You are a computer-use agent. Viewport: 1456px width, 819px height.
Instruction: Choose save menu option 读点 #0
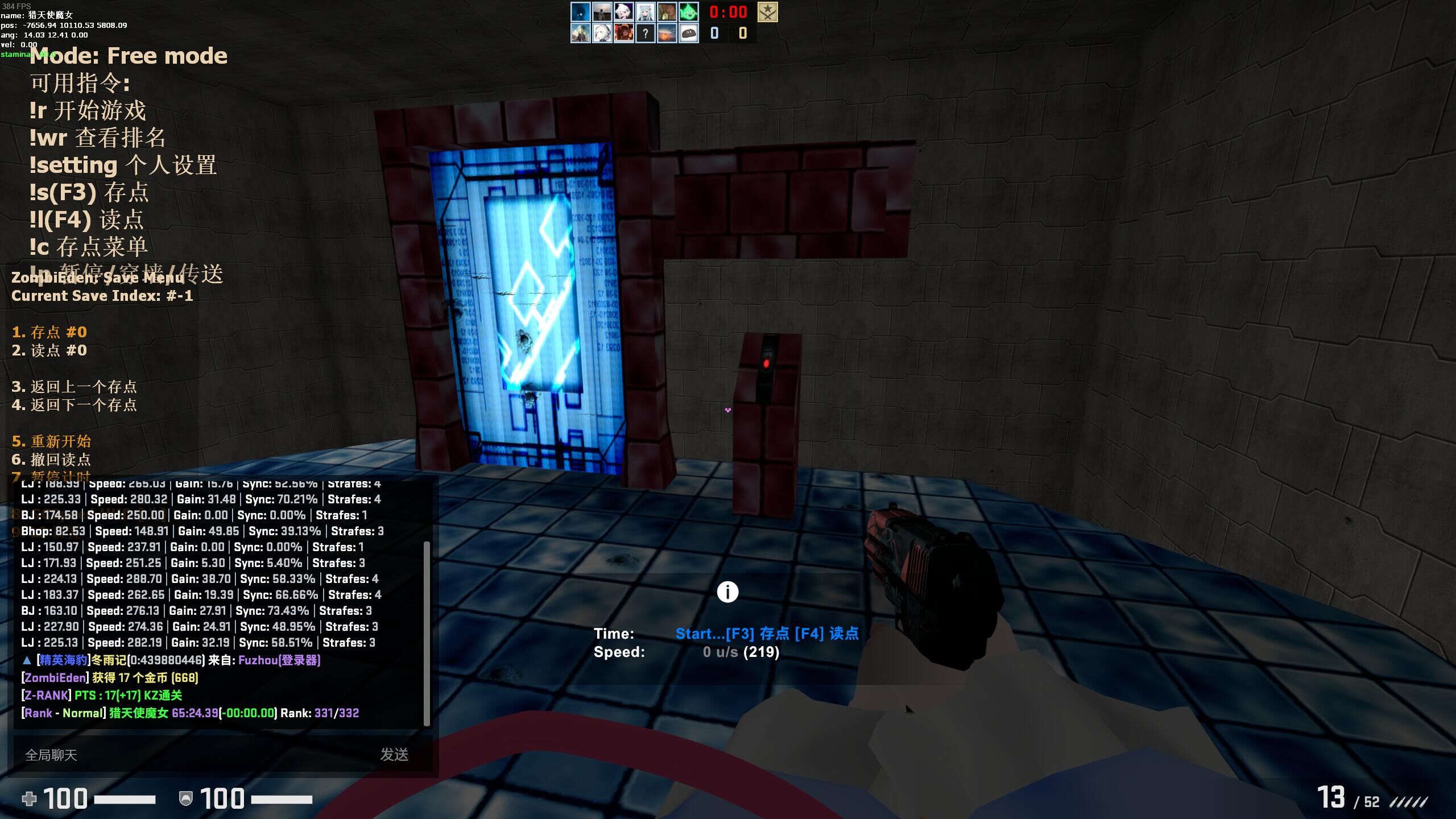(49, 350)
